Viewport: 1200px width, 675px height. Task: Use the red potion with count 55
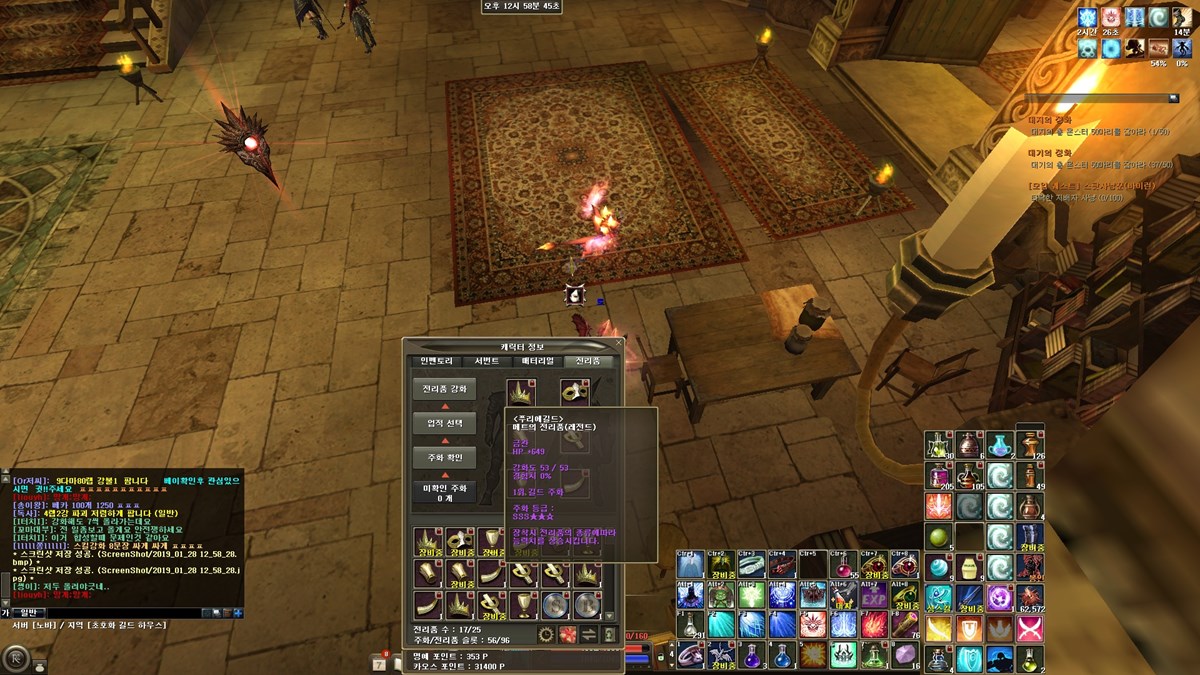[x=845, y=566]
